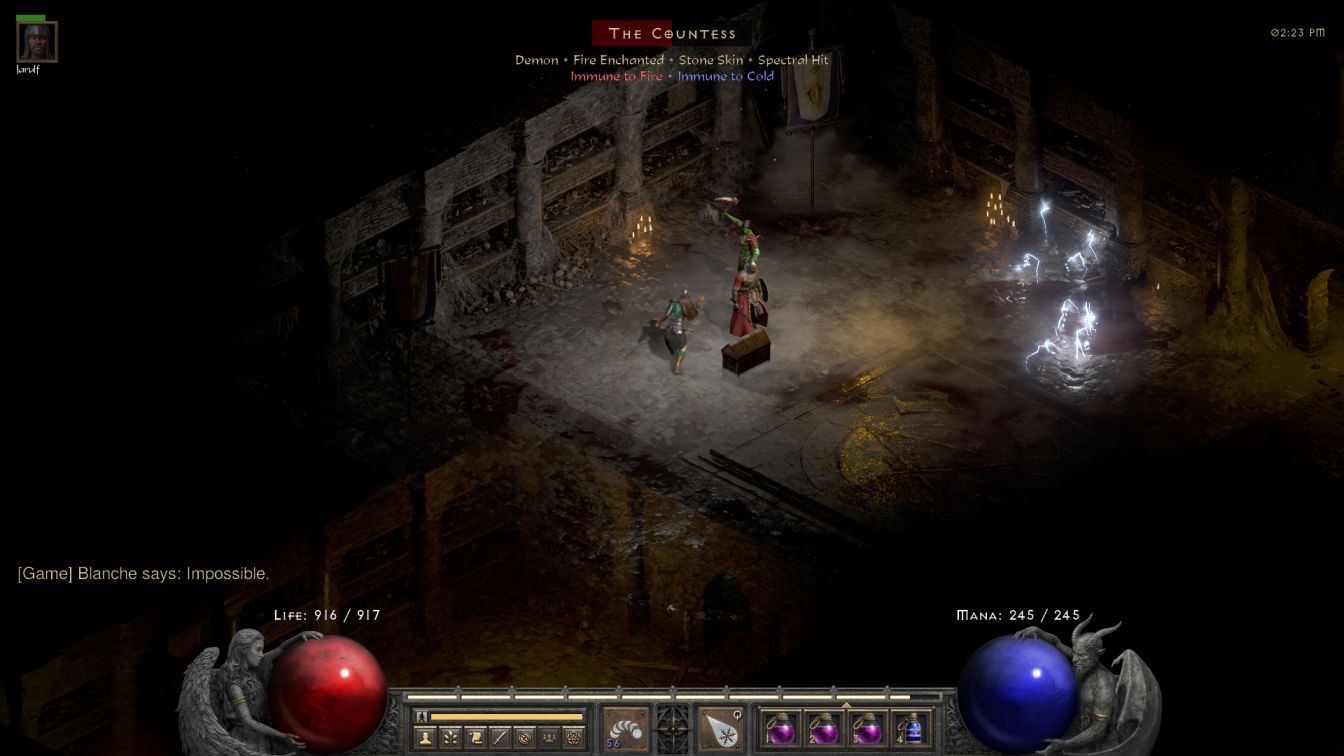Expand the belt with the small arrow above potions
This screenshot has height=756, width=1344.
coord(846,704)
